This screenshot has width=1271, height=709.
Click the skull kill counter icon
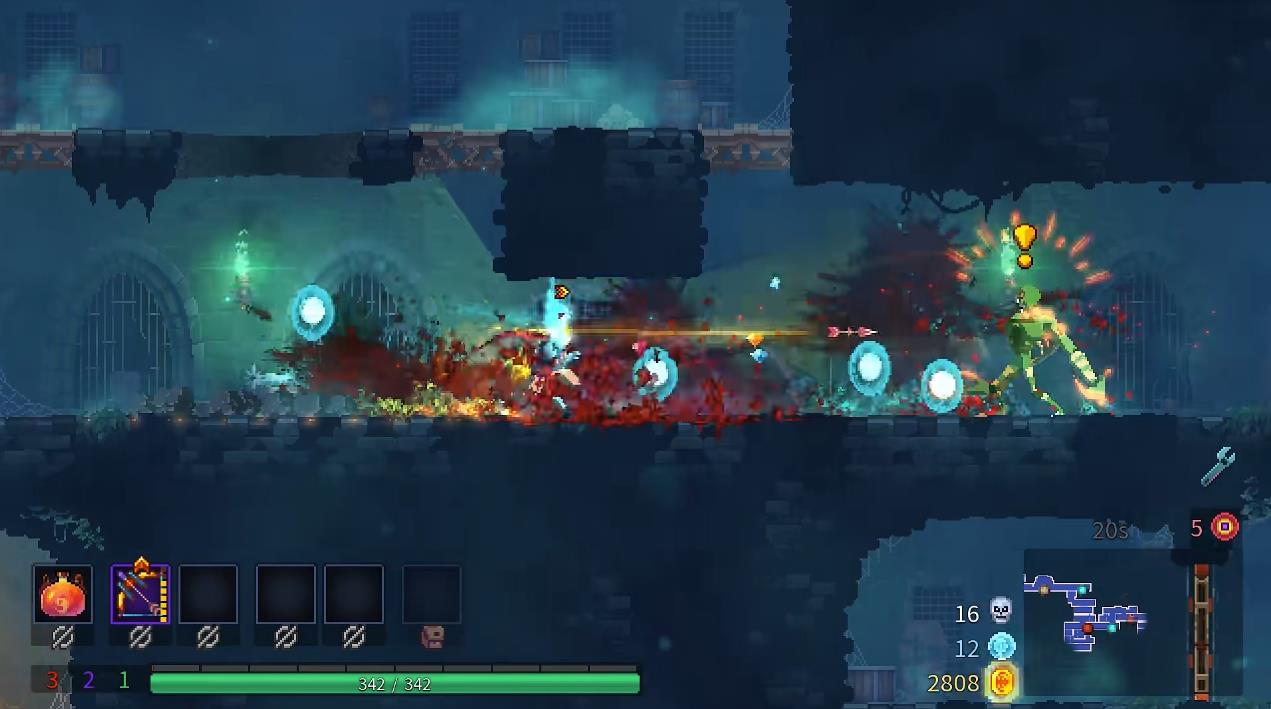1001,611
